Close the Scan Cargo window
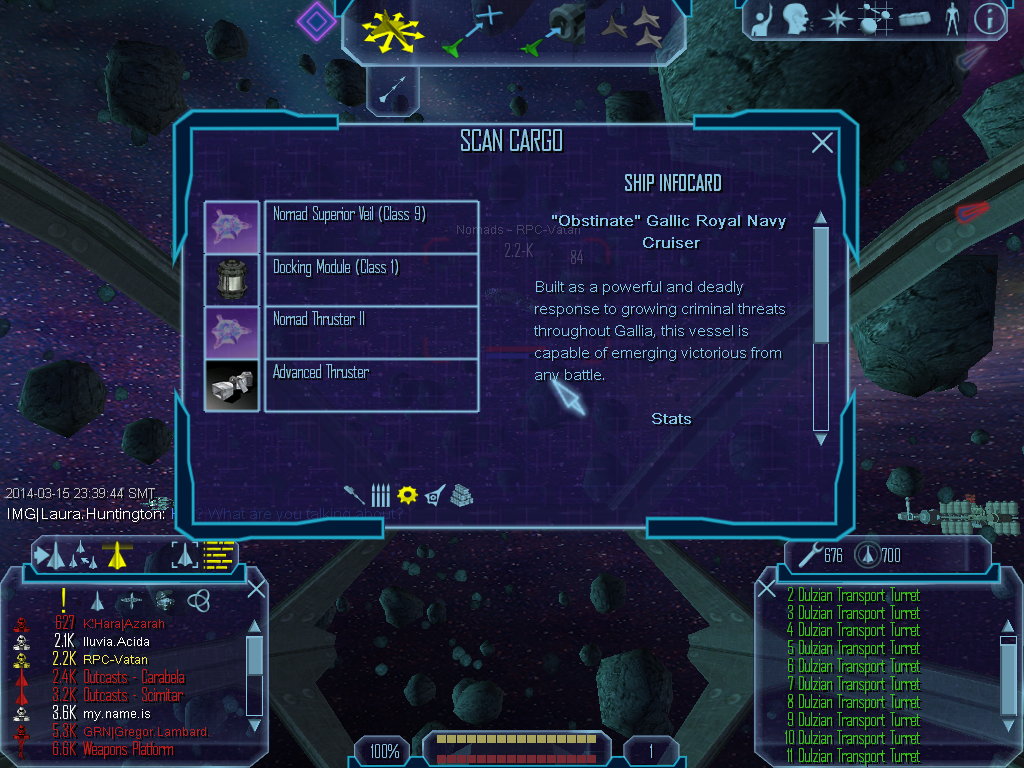This screenshot has width=1024, height=768. [x=822, y=143]
